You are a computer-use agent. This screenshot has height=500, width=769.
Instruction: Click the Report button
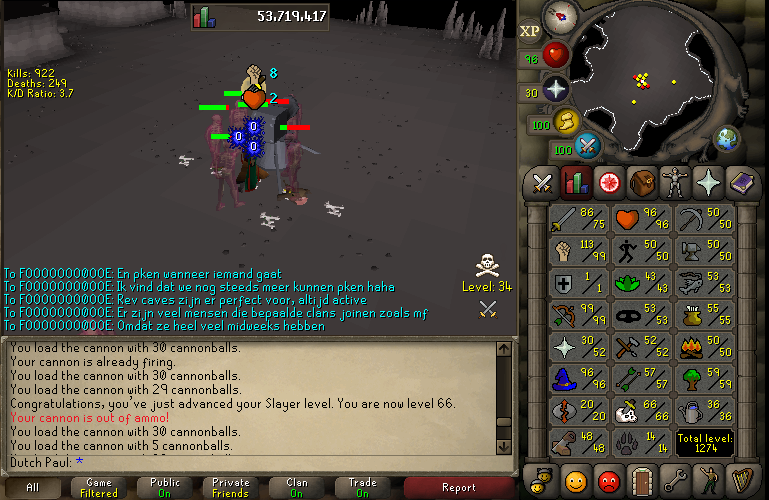tap(459, 488)
